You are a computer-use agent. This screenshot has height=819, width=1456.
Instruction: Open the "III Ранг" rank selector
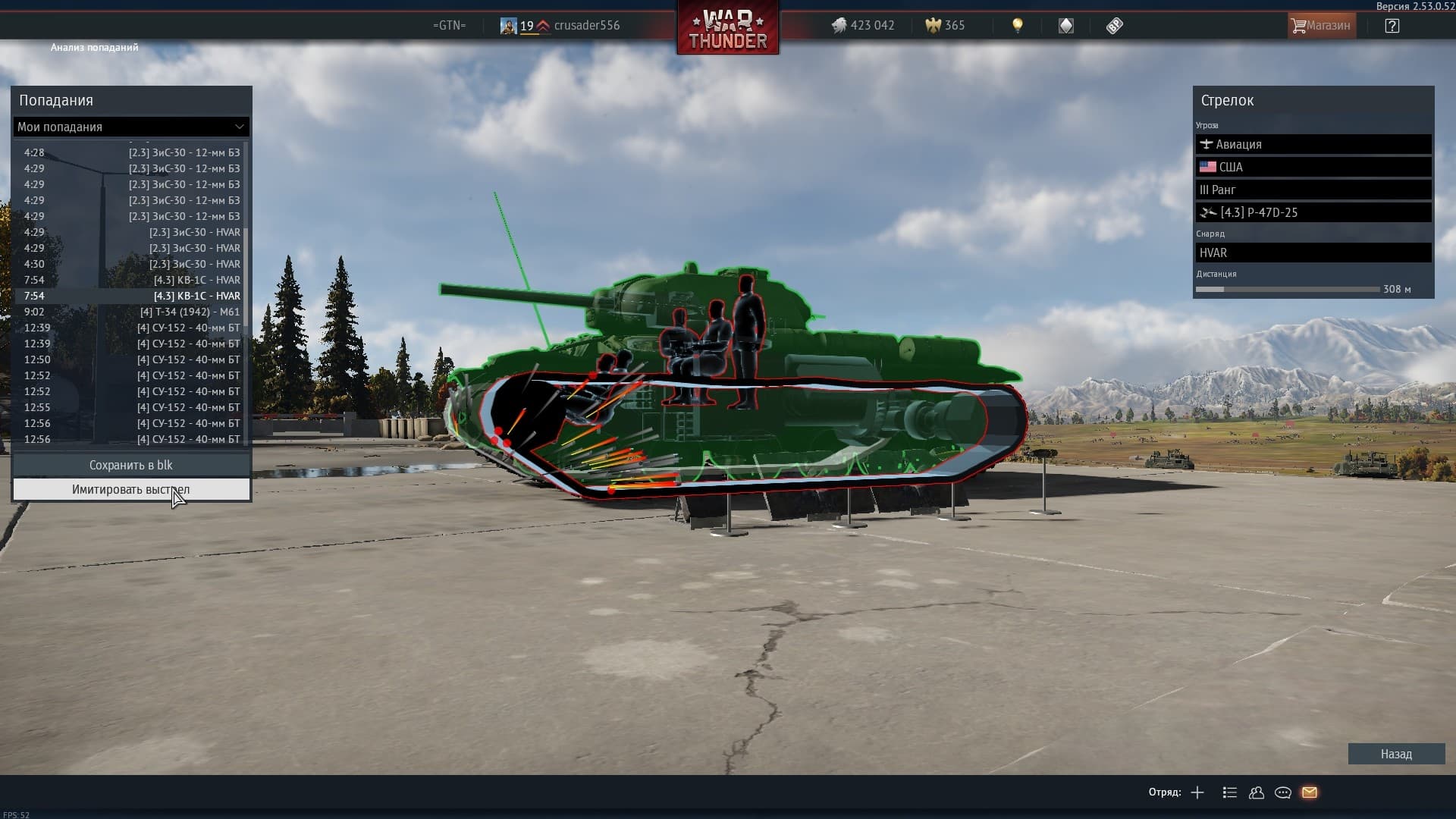(x=1313, y=190)
